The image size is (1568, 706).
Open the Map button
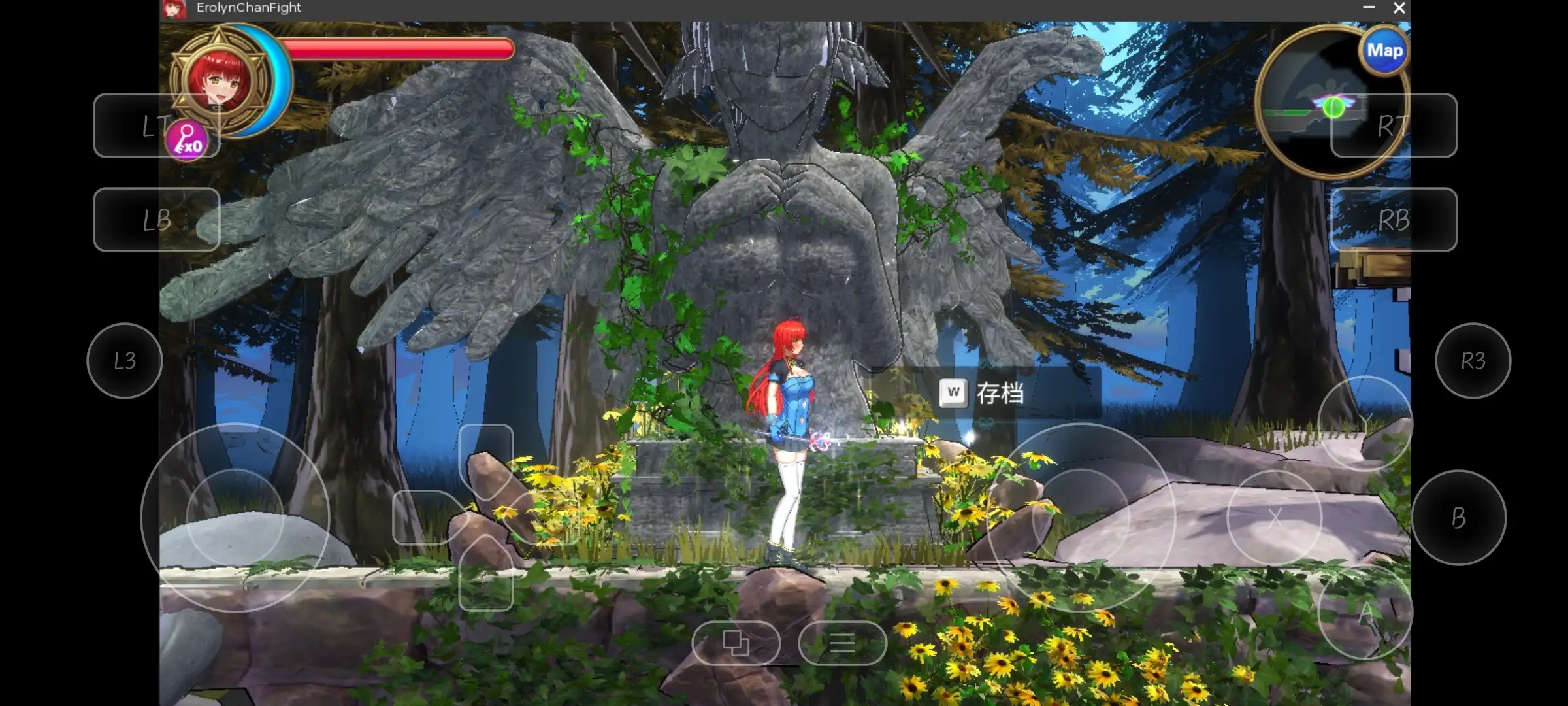1384,51
